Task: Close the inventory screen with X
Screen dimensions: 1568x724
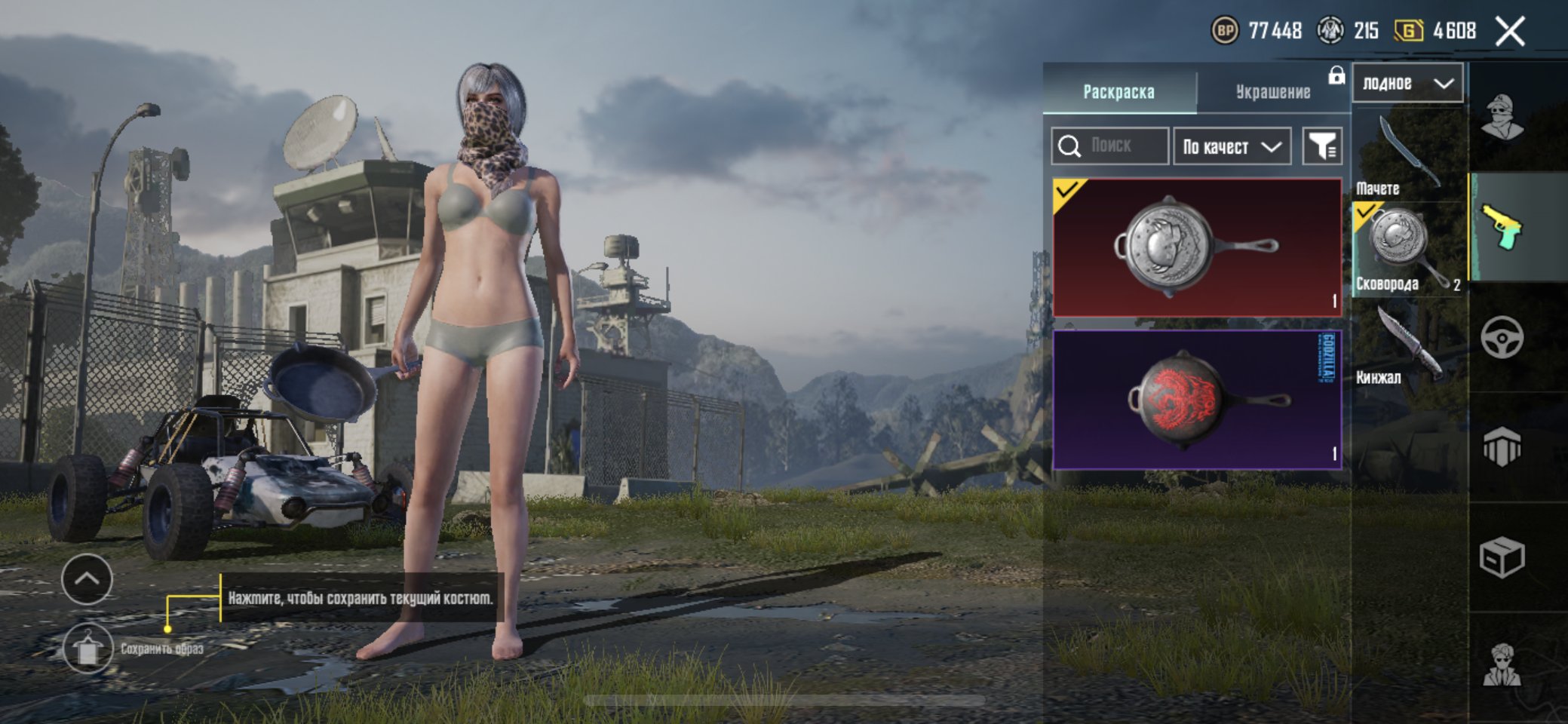Action: click(1510, 32)
